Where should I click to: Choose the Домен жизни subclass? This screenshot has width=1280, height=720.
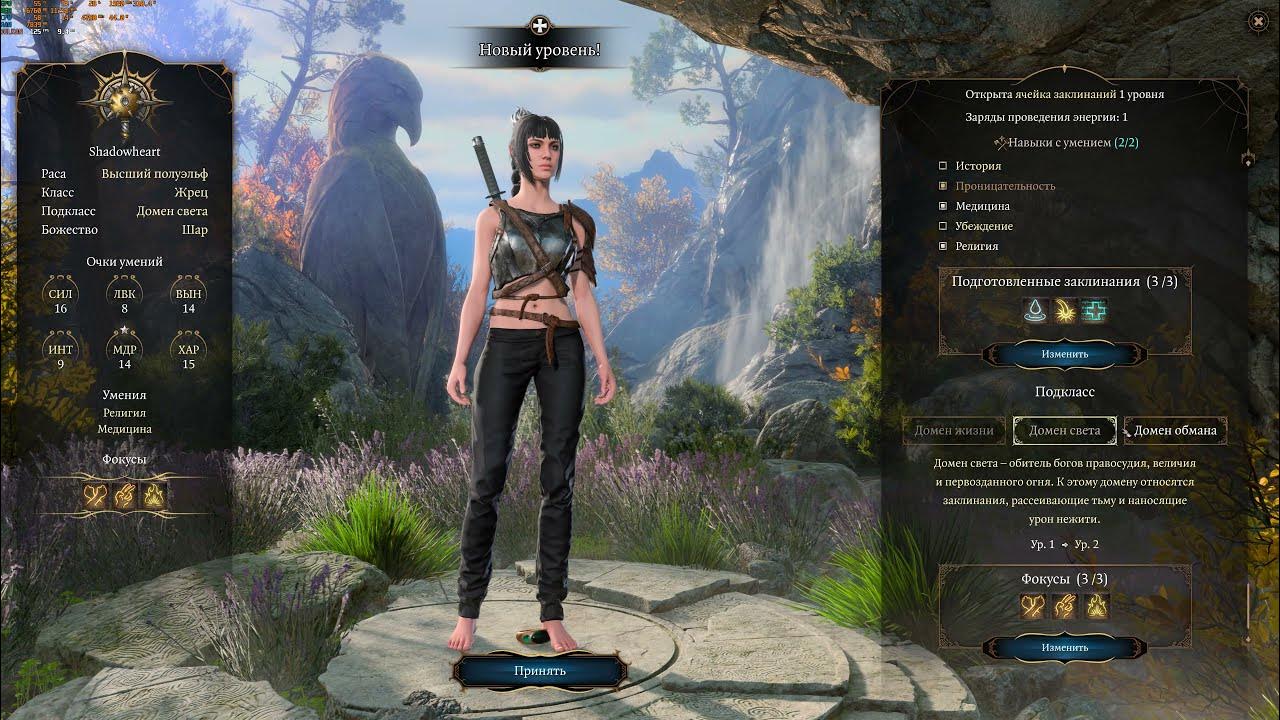pyautogui.click(x=954, y=431)
